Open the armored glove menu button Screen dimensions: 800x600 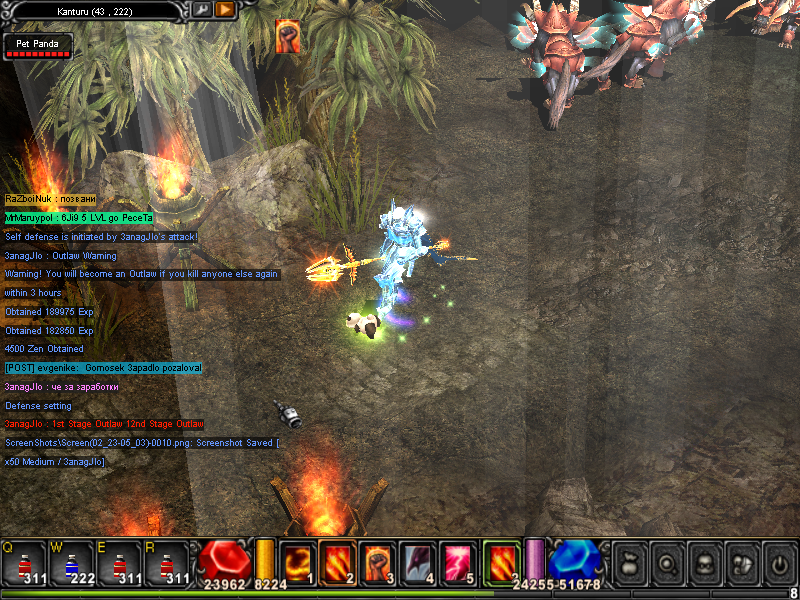point(741,561)
